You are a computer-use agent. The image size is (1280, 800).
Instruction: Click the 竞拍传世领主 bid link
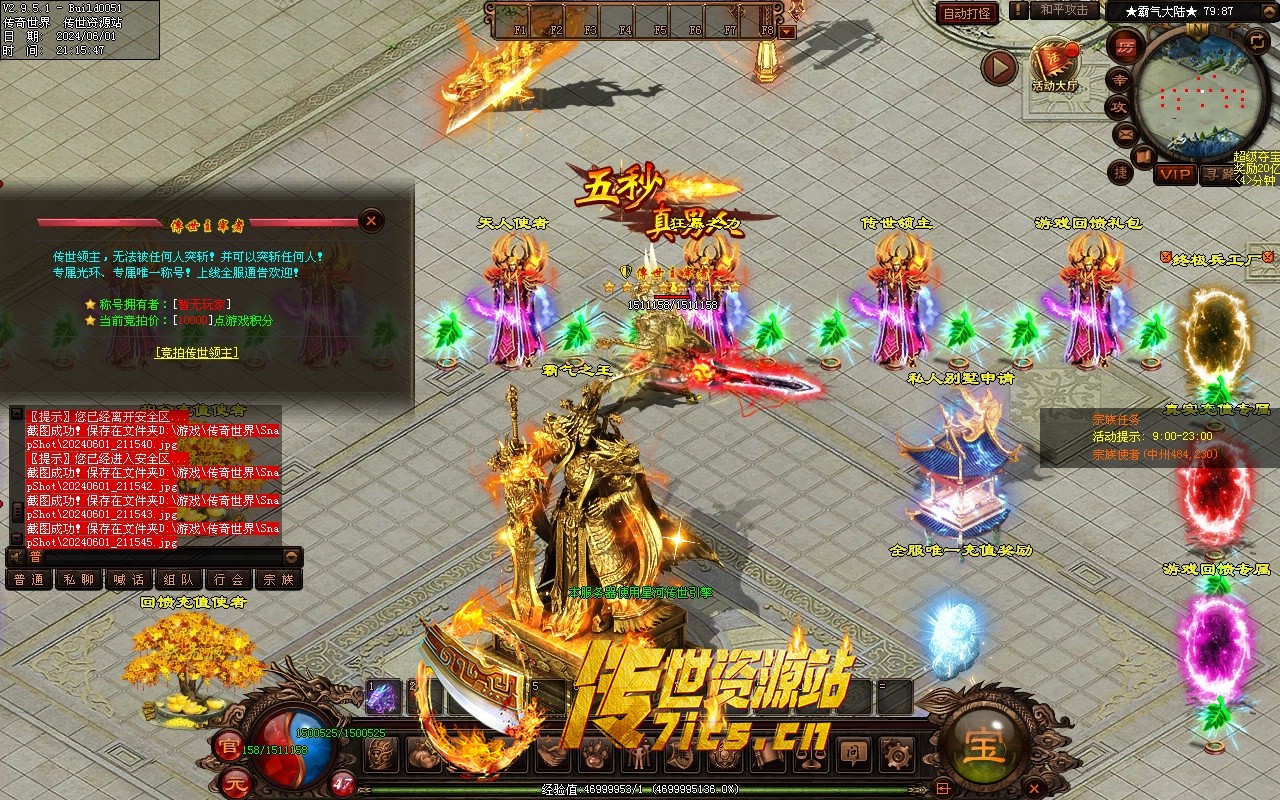click(x=197, y=352)
